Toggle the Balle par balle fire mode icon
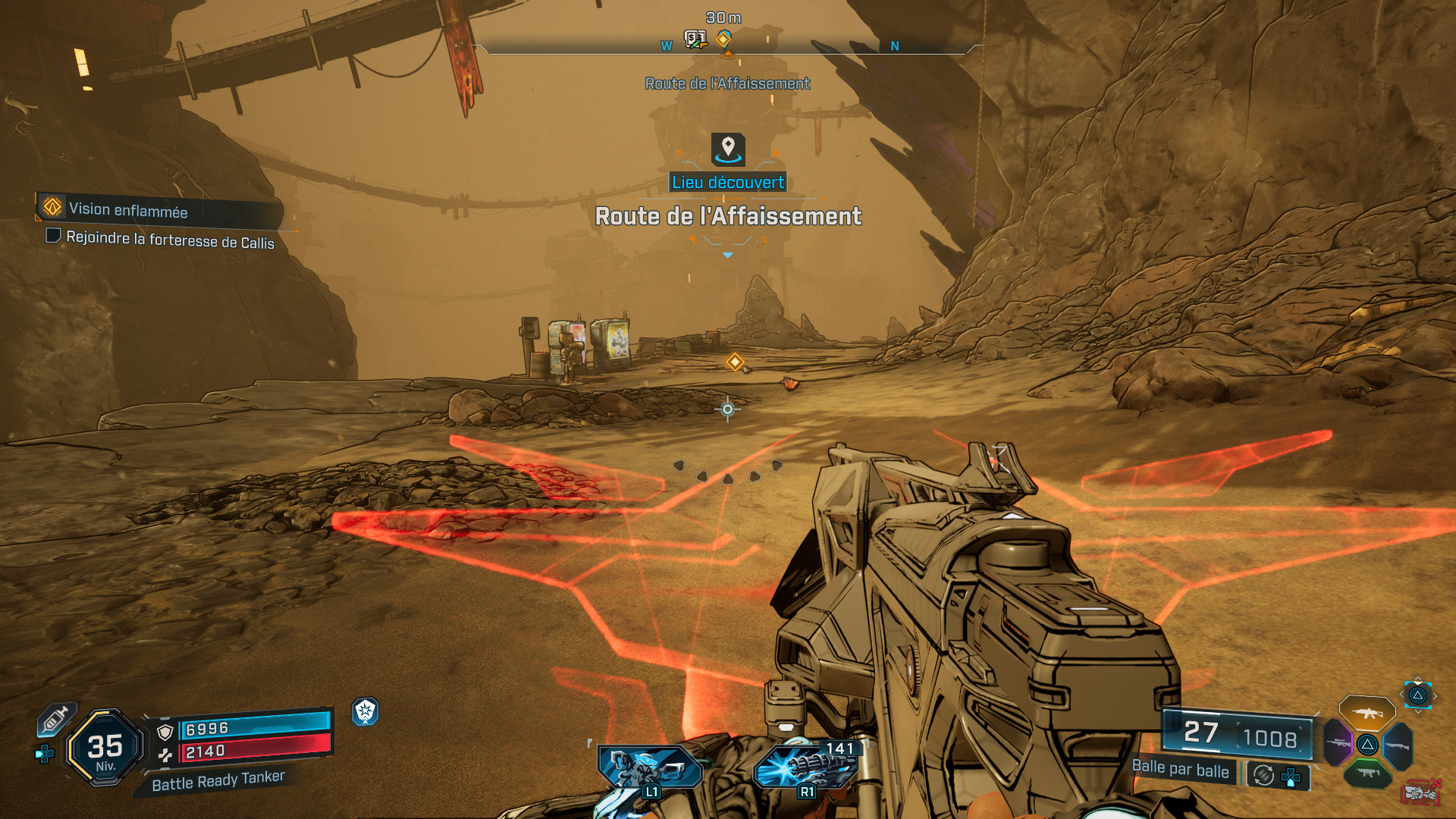This screenshot has height=819, width=1456. [1263, 775]
